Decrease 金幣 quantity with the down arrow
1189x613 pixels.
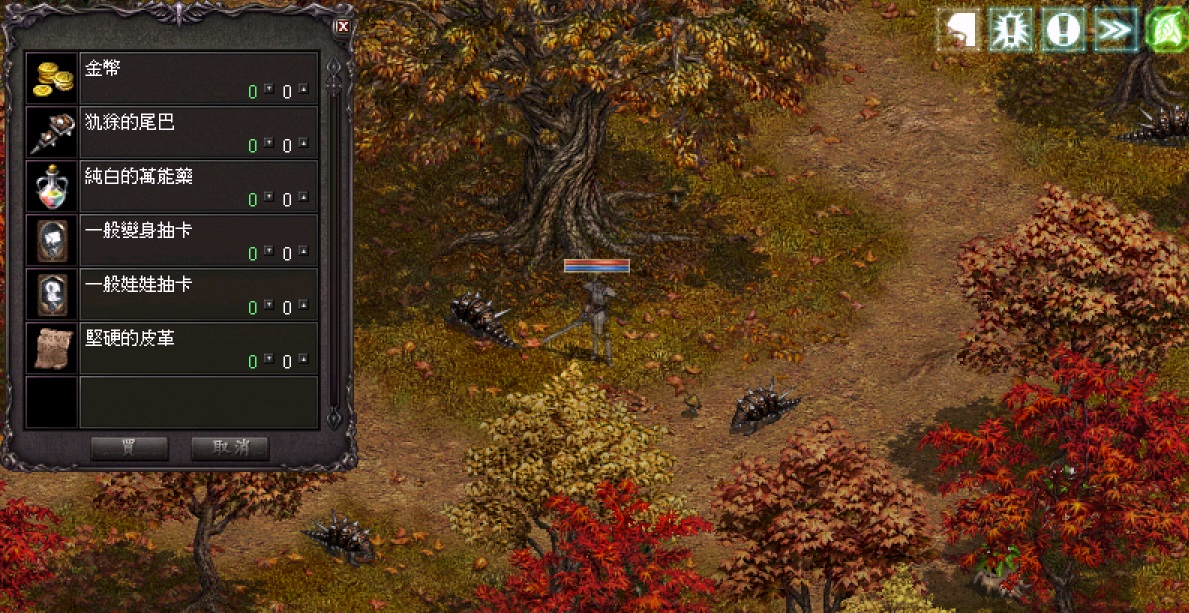tap(268, 91)
